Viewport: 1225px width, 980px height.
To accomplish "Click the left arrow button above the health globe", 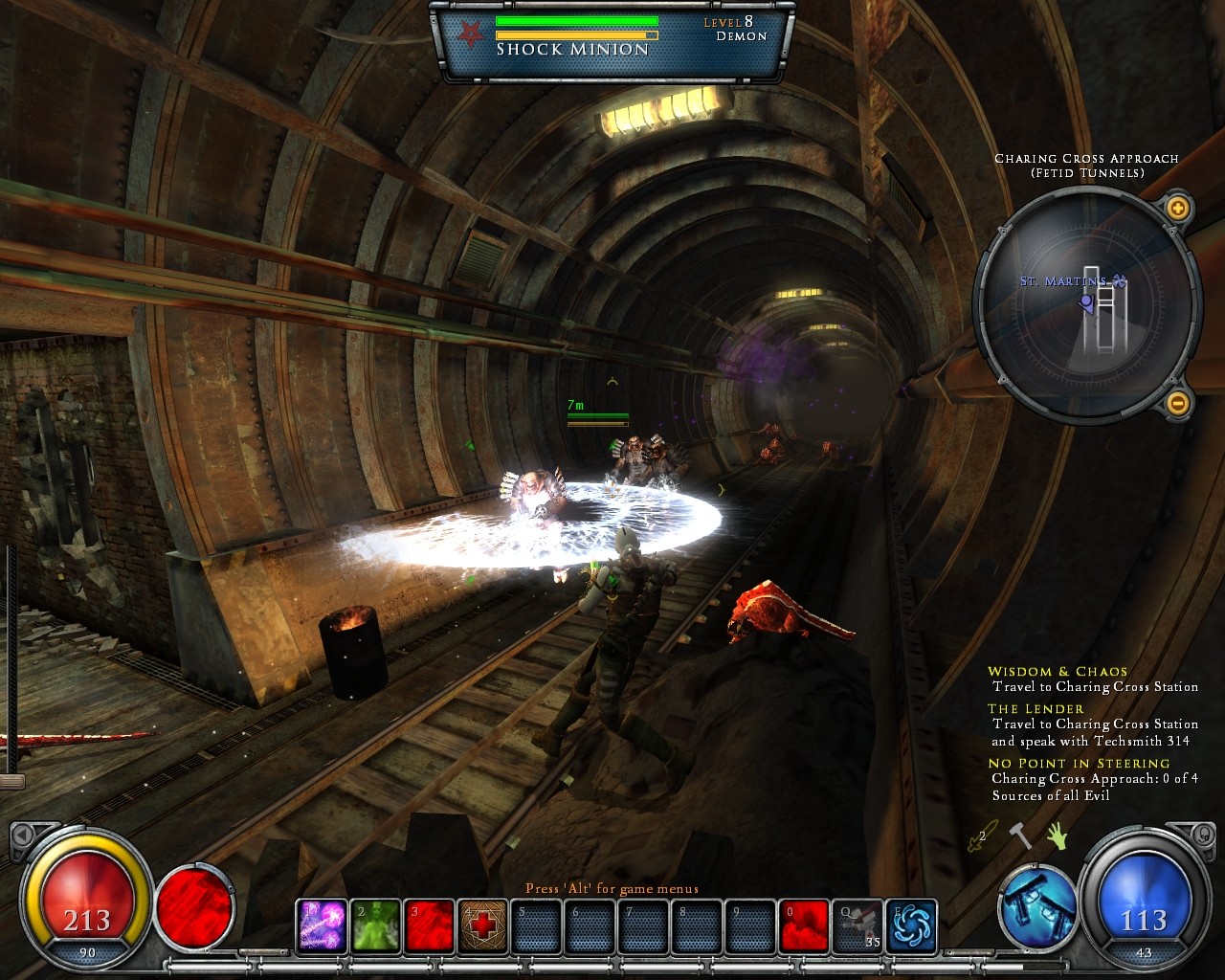I will (23, 835).
